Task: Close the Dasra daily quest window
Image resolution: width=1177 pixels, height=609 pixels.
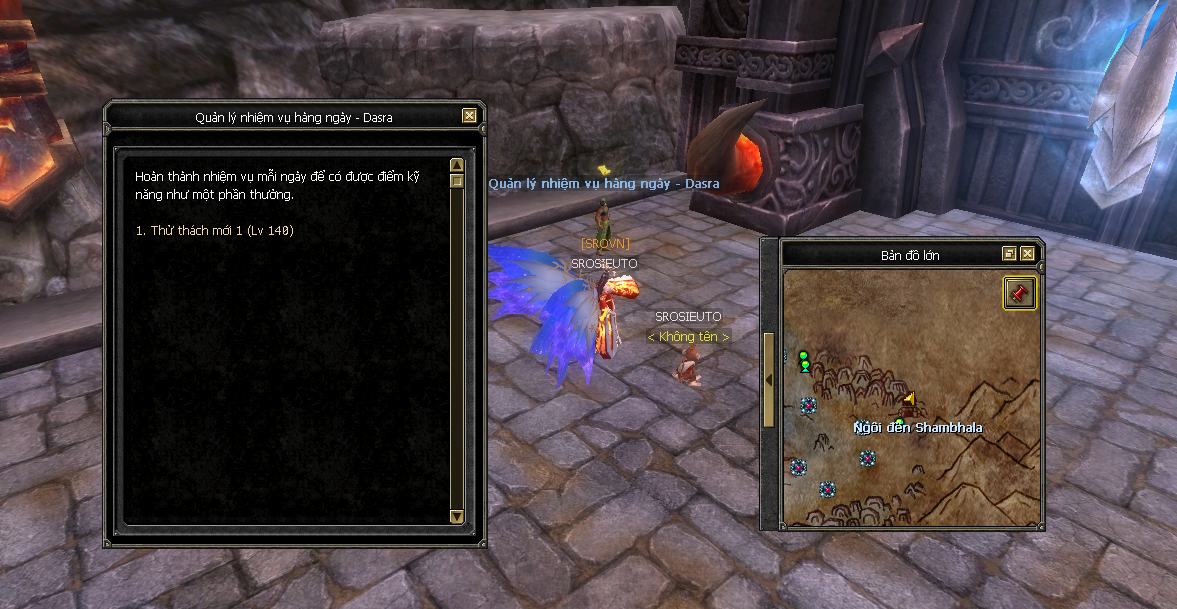Action: click(469, 116)
